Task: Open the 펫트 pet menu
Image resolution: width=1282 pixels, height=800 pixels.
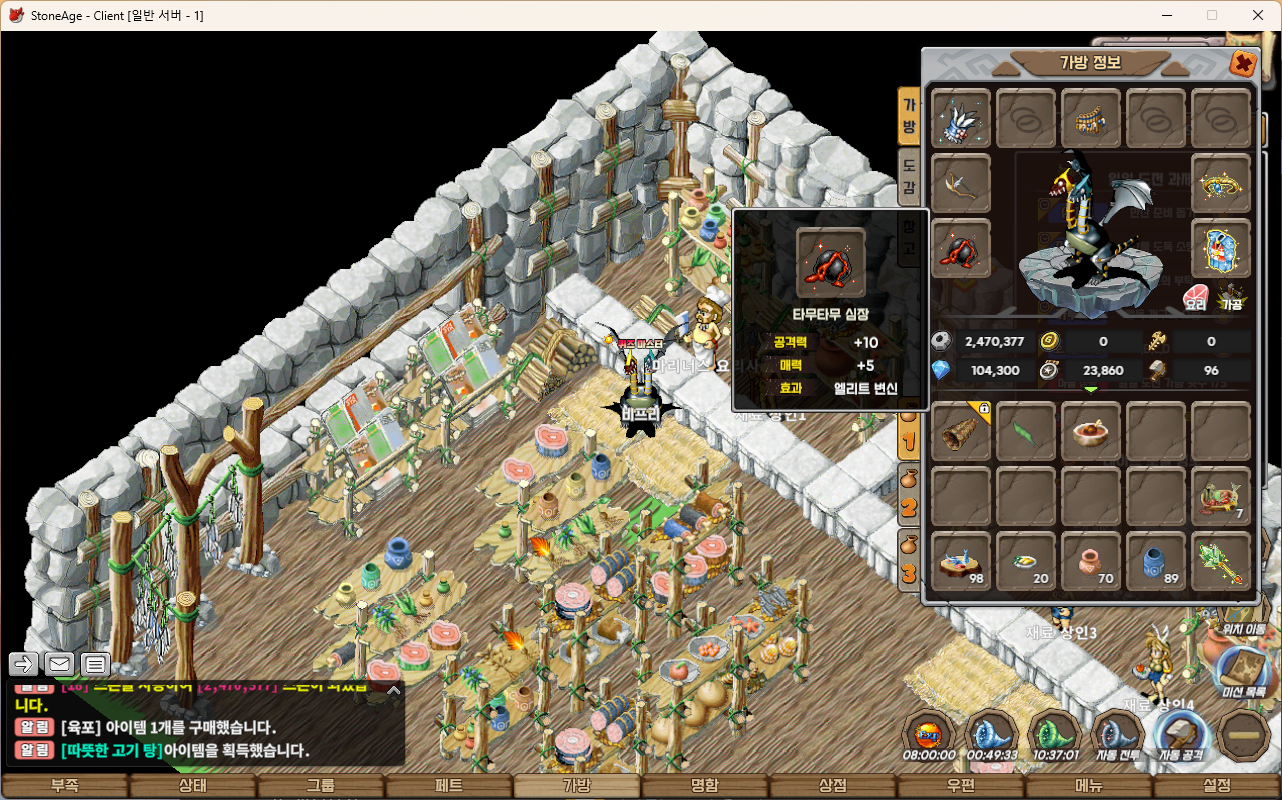Action: point(449,786)
